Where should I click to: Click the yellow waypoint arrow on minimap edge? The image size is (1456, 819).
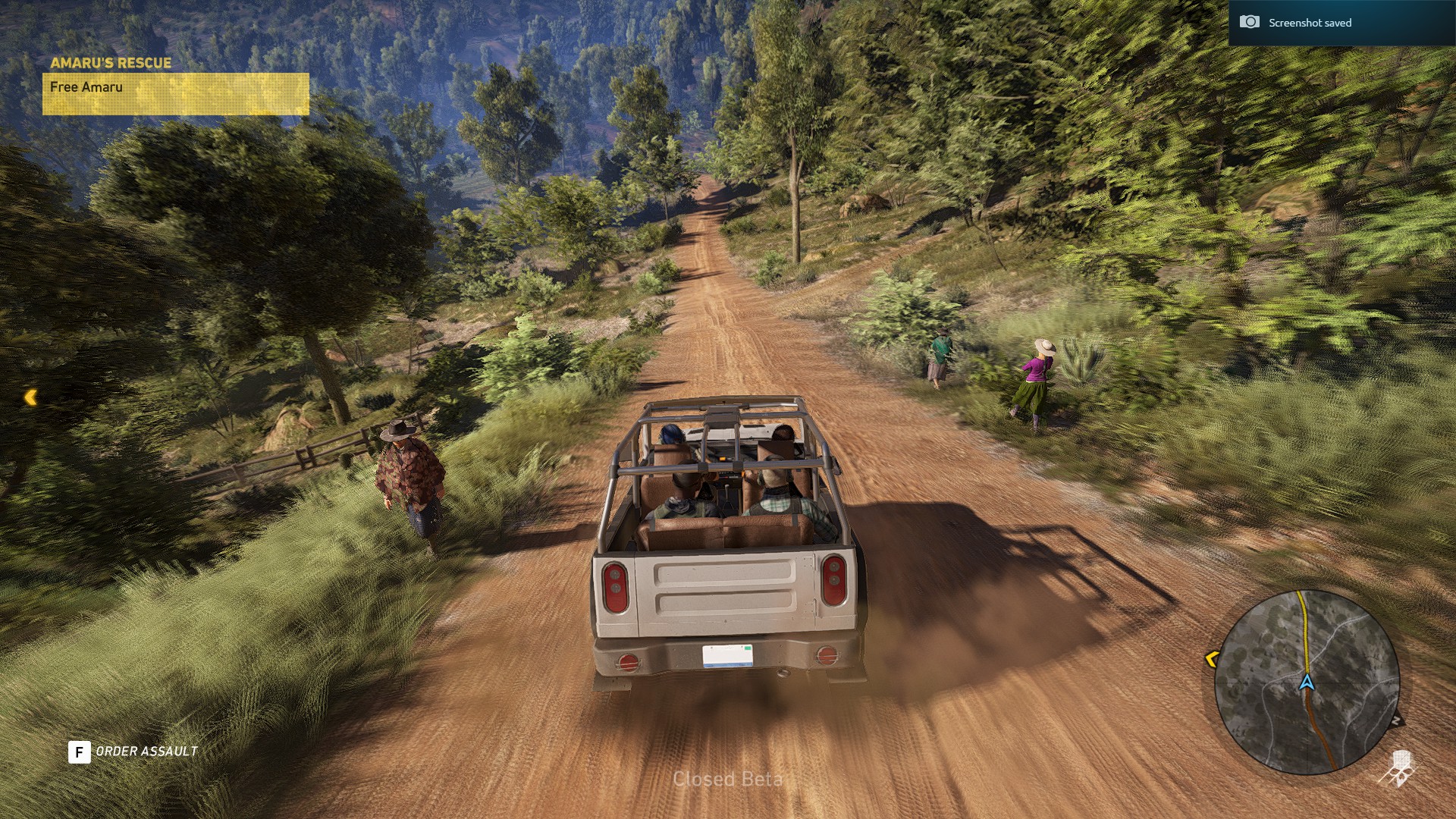(1211, 659)
